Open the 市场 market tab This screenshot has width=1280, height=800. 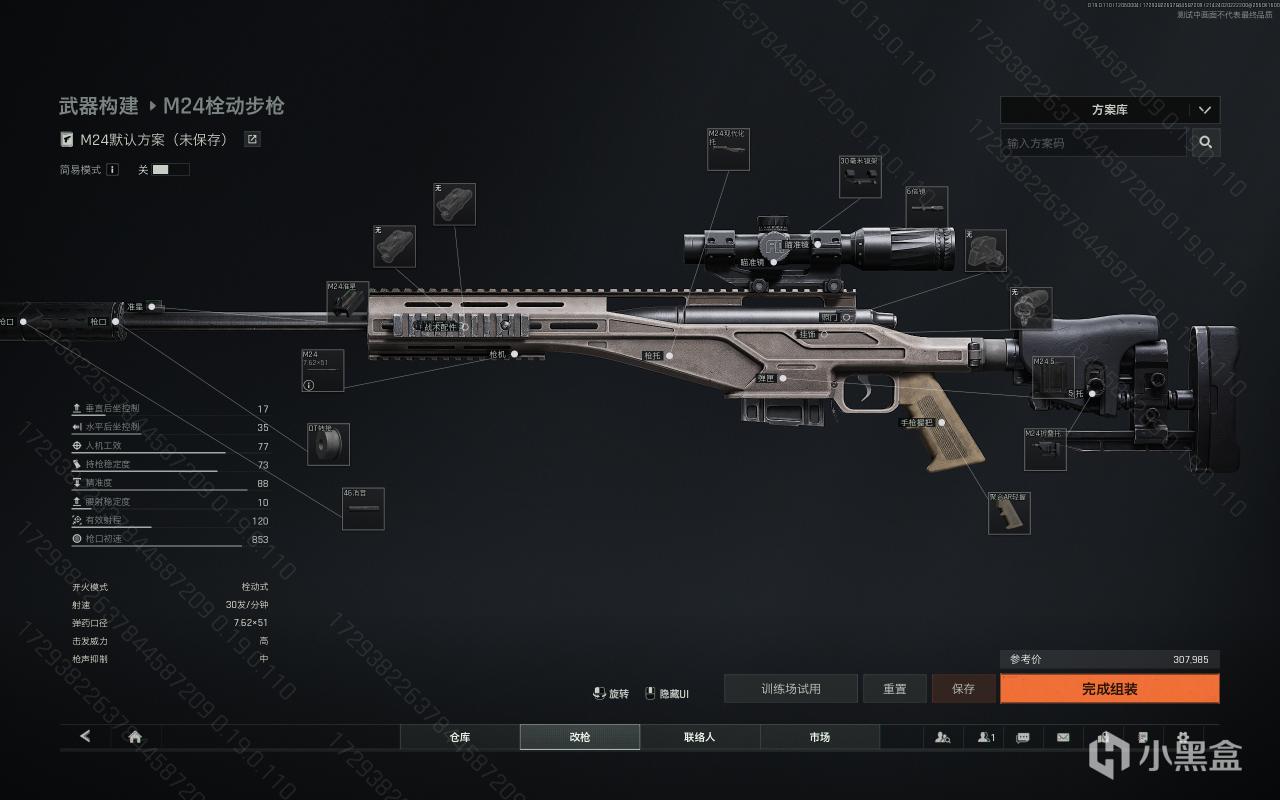tap(820, 737)
